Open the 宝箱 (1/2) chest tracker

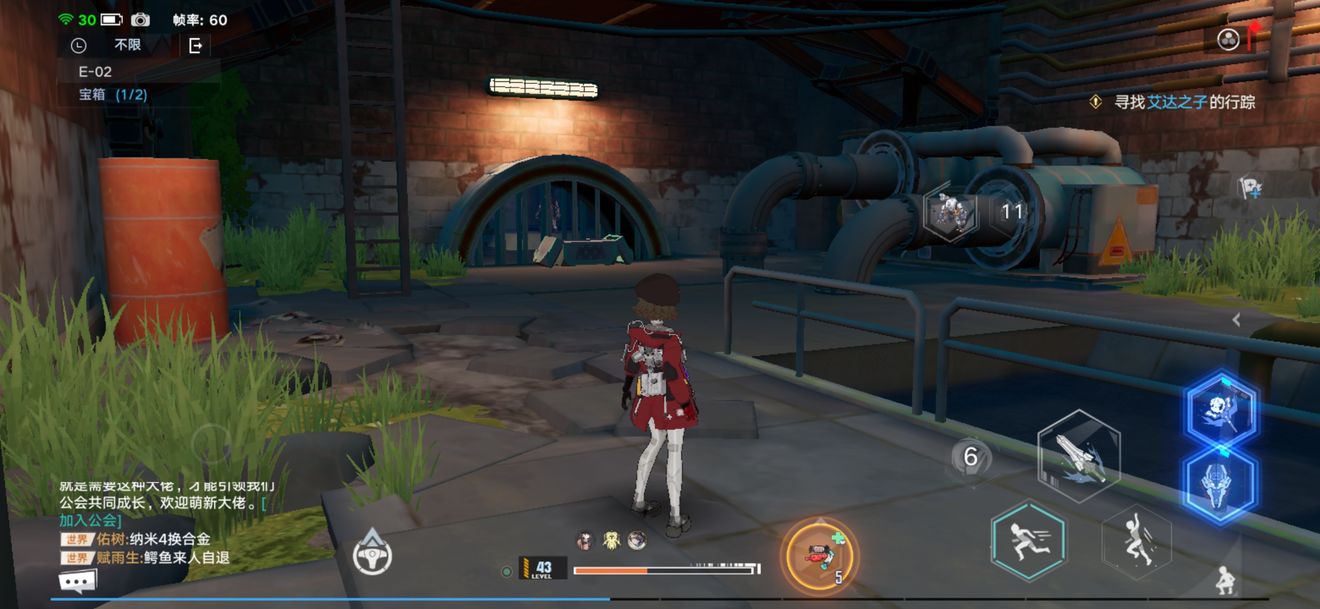[x=113, y=95]
